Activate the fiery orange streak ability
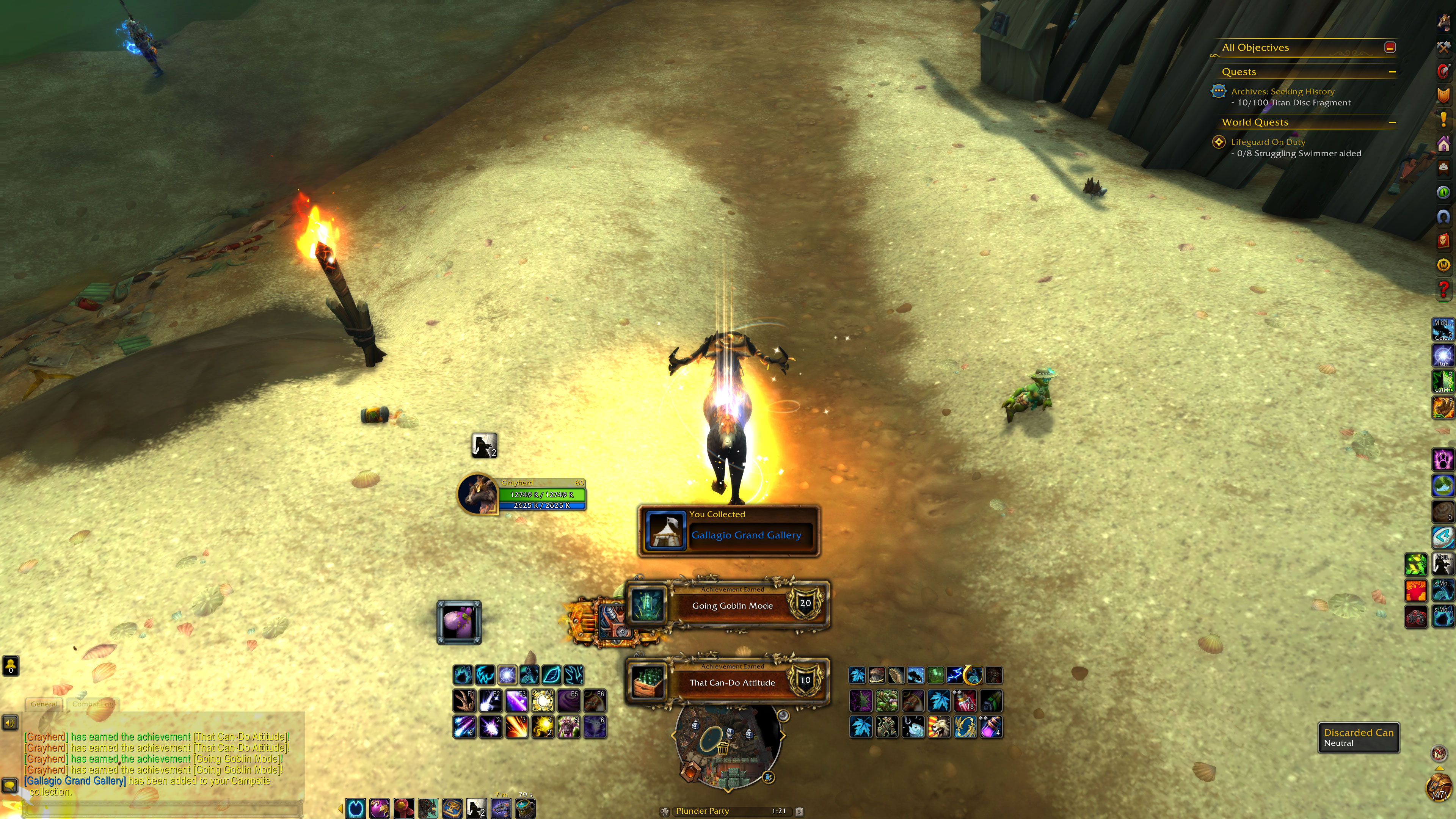1456x819 pixels. [x=516, y=727]
